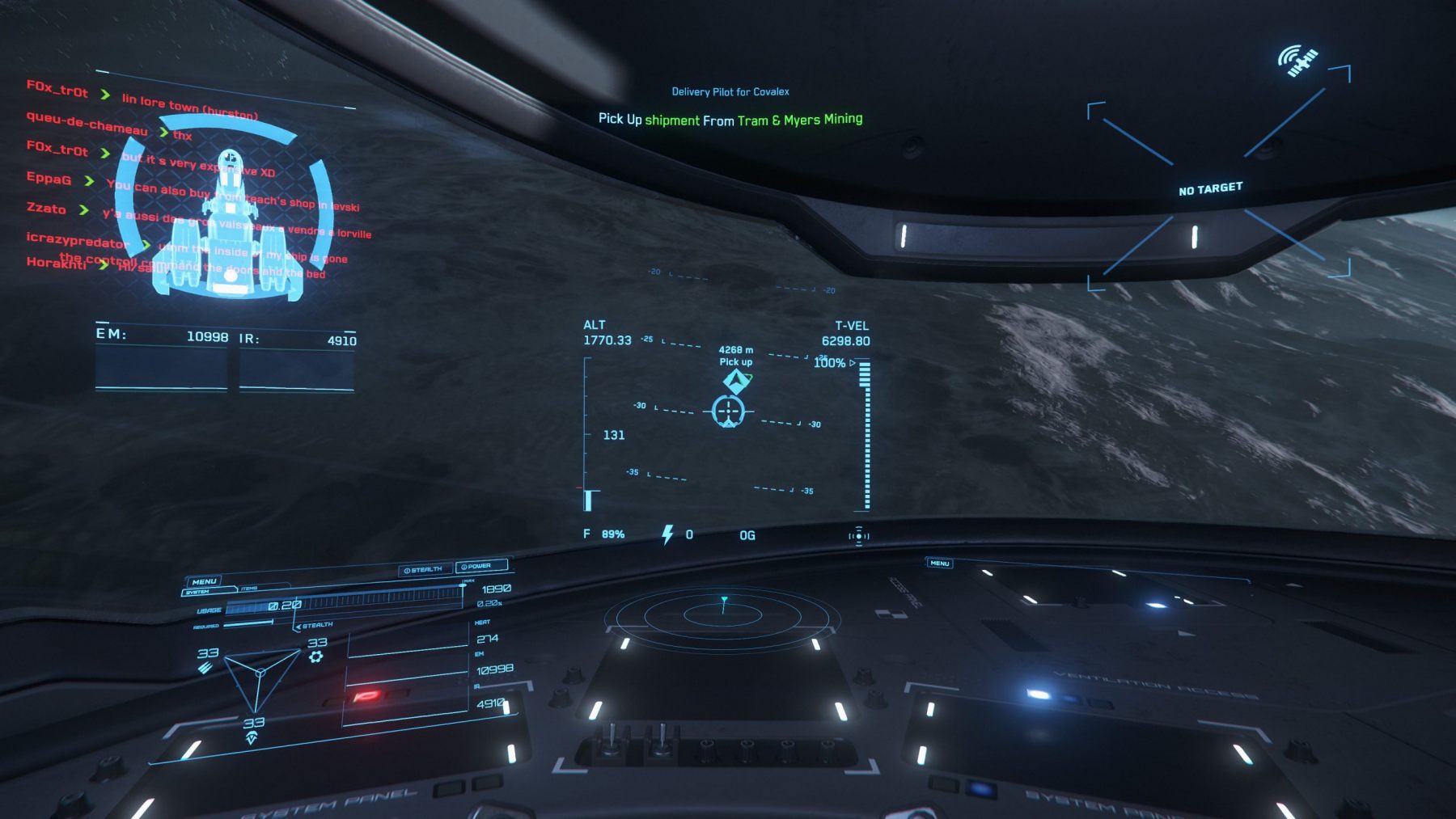
Task: Select the Pick up mission waypoint marker
Action: pyautogui.click(x=735, y=380)
